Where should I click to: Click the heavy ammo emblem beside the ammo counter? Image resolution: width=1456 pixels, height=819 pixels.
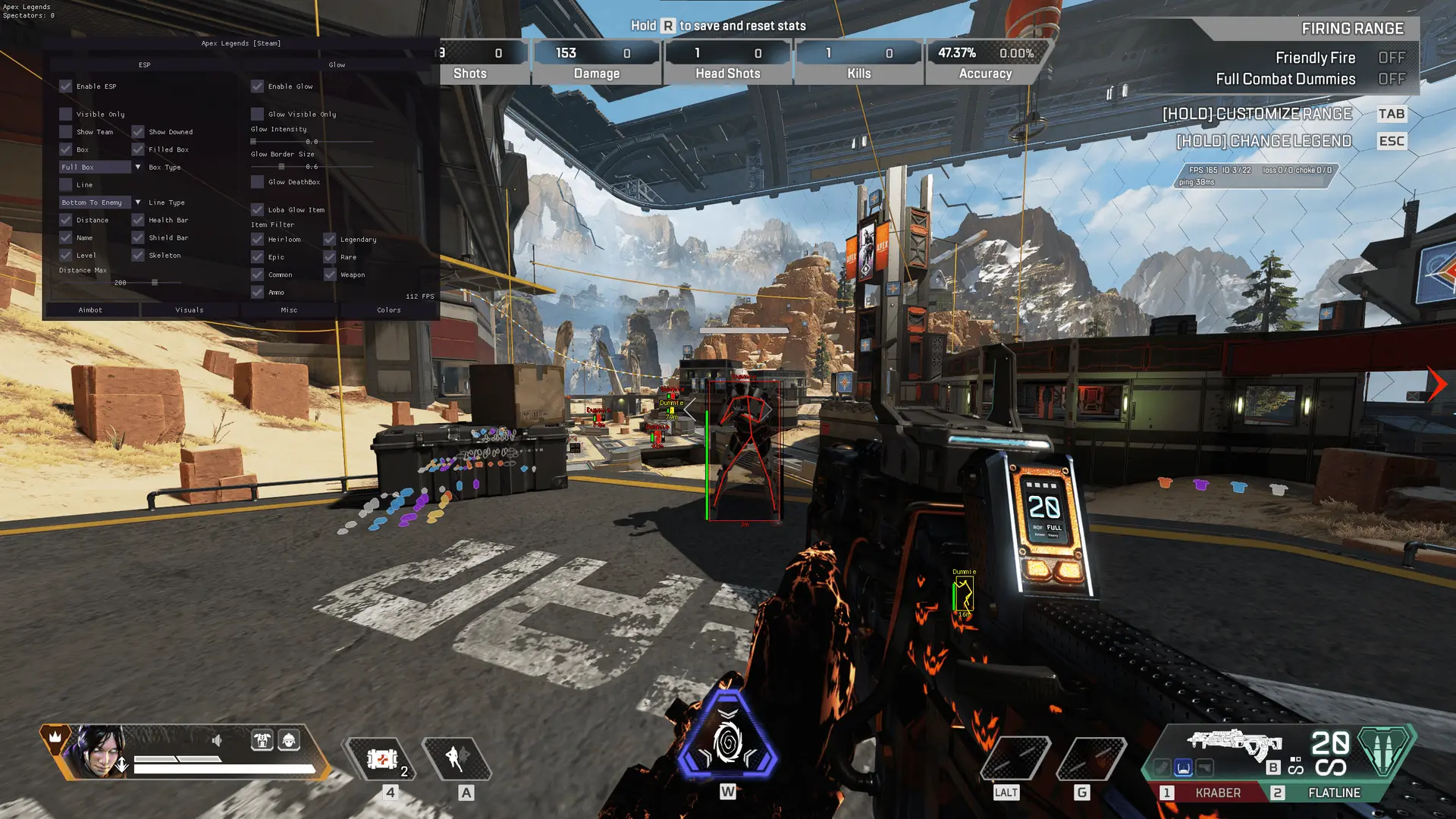click(1383, 752)
